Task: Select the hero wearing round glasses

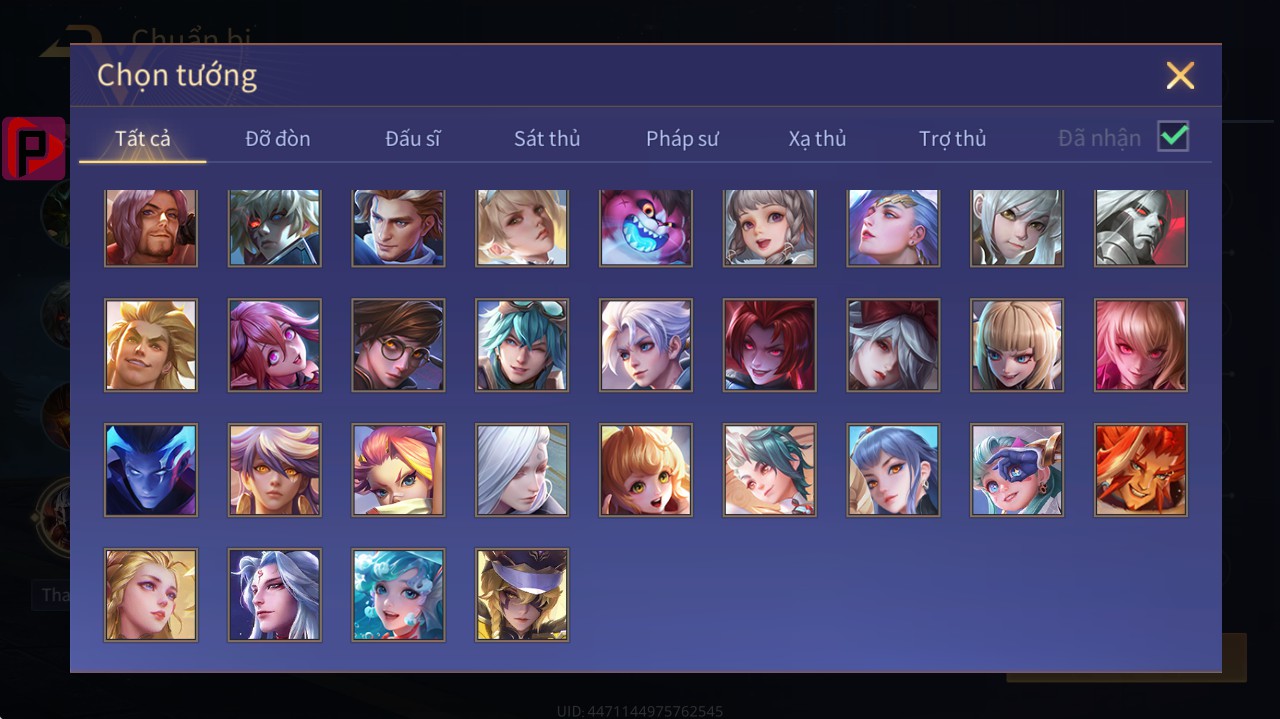Action: 398,345
